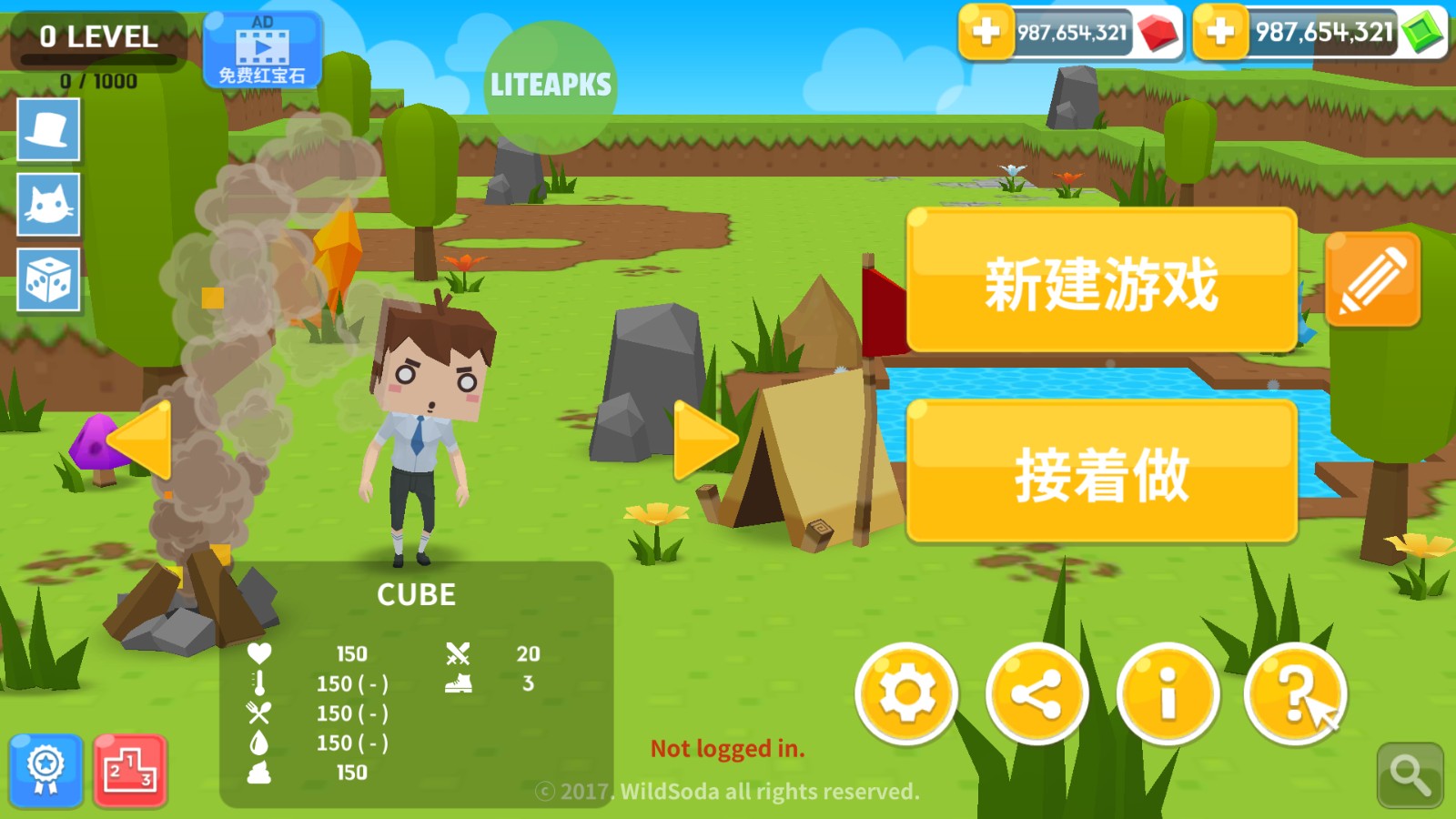Open the settings gear
This screenshot has height=819, width=1456.
(907, 694)
